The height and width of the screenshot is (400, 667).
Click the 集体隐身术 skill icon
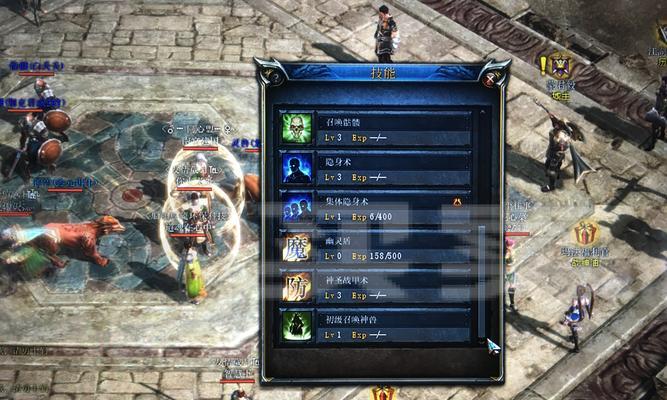point(296,207)
